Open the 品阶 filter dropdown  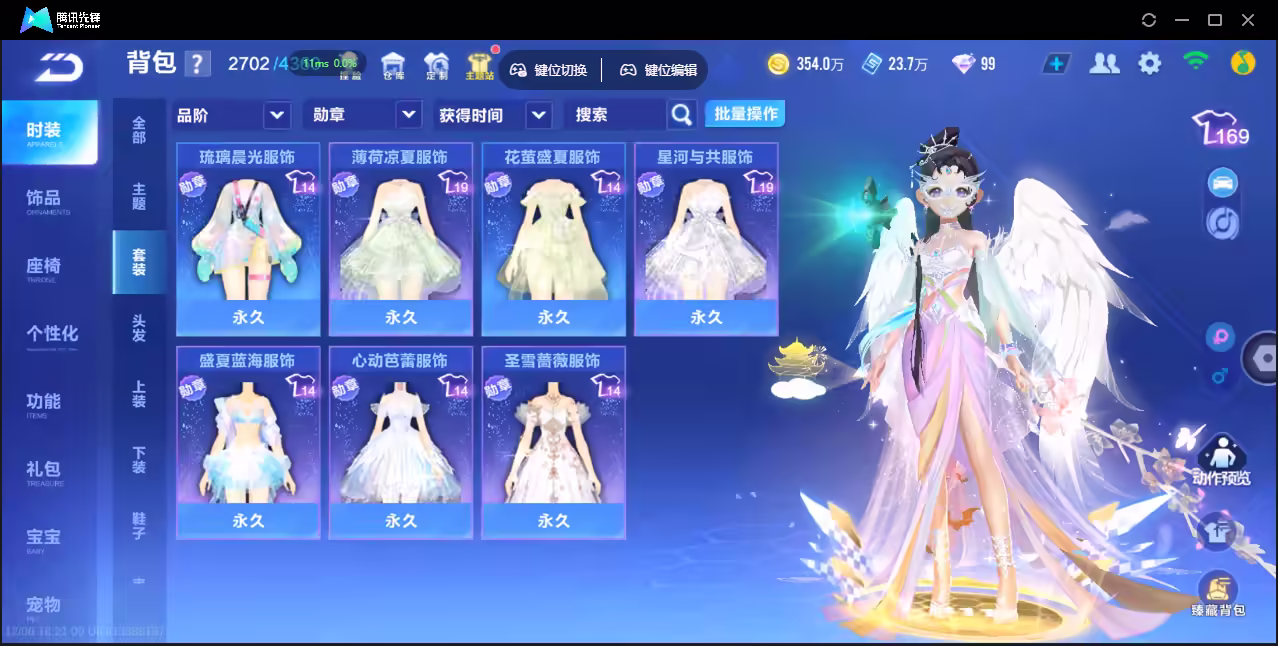[x=276, y=115]
